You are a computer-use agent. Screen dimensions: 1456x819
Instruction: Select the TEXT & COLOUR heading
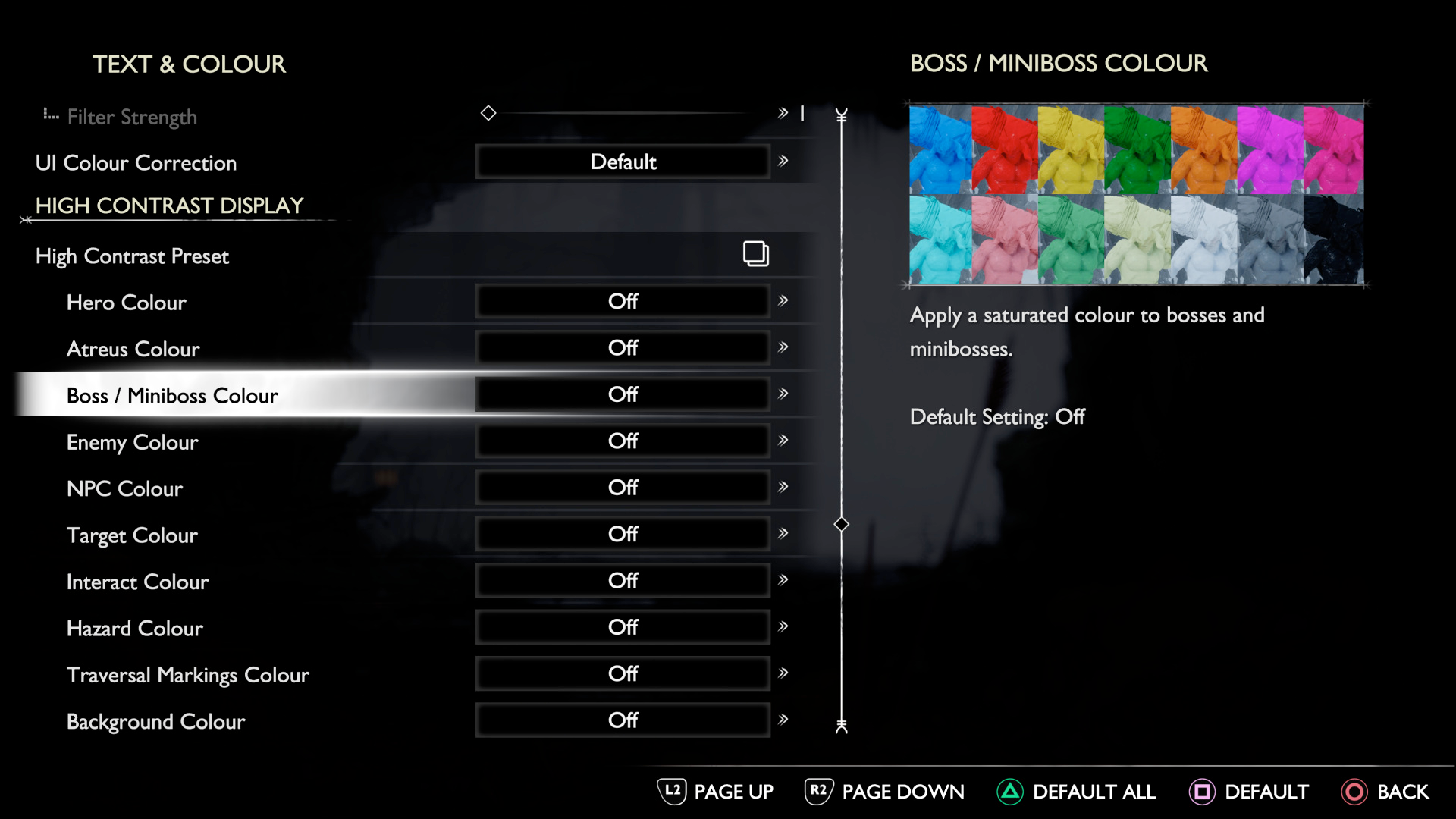point(190,64)
